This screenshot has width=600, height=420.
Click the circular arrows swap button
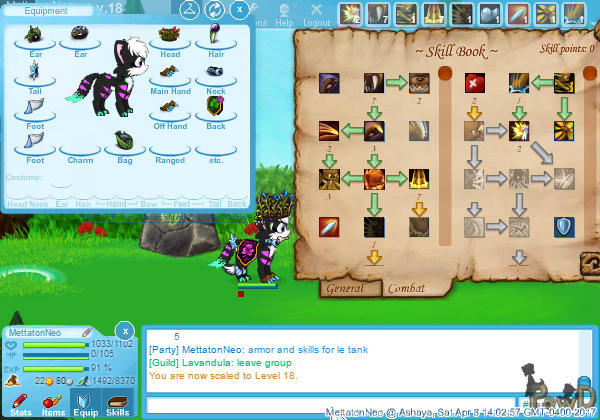[x=215, y=9]
